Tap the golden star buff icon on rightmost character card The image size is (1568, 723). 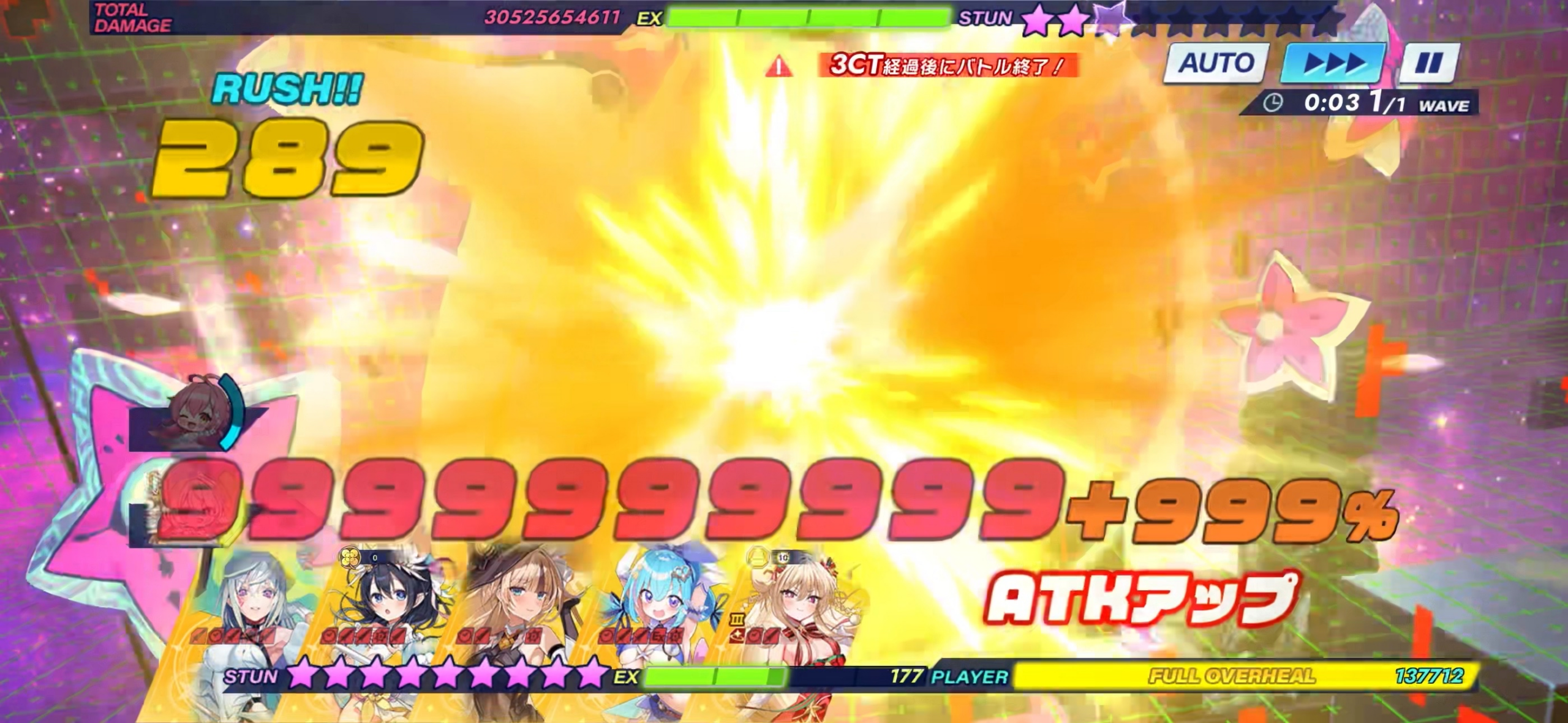tap(738, 637)
